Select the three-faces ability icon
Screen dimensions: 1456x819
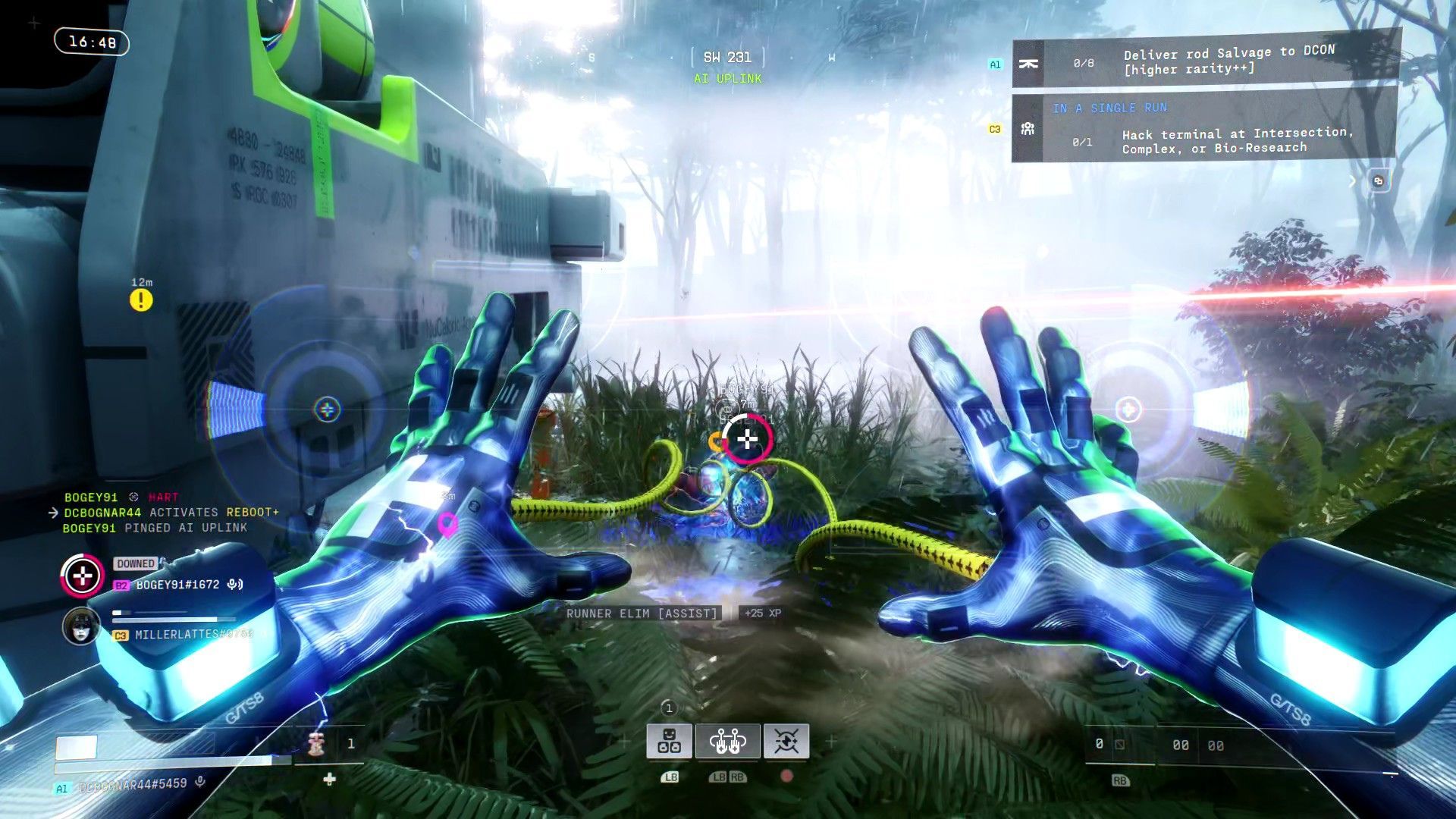click(669, 741)
